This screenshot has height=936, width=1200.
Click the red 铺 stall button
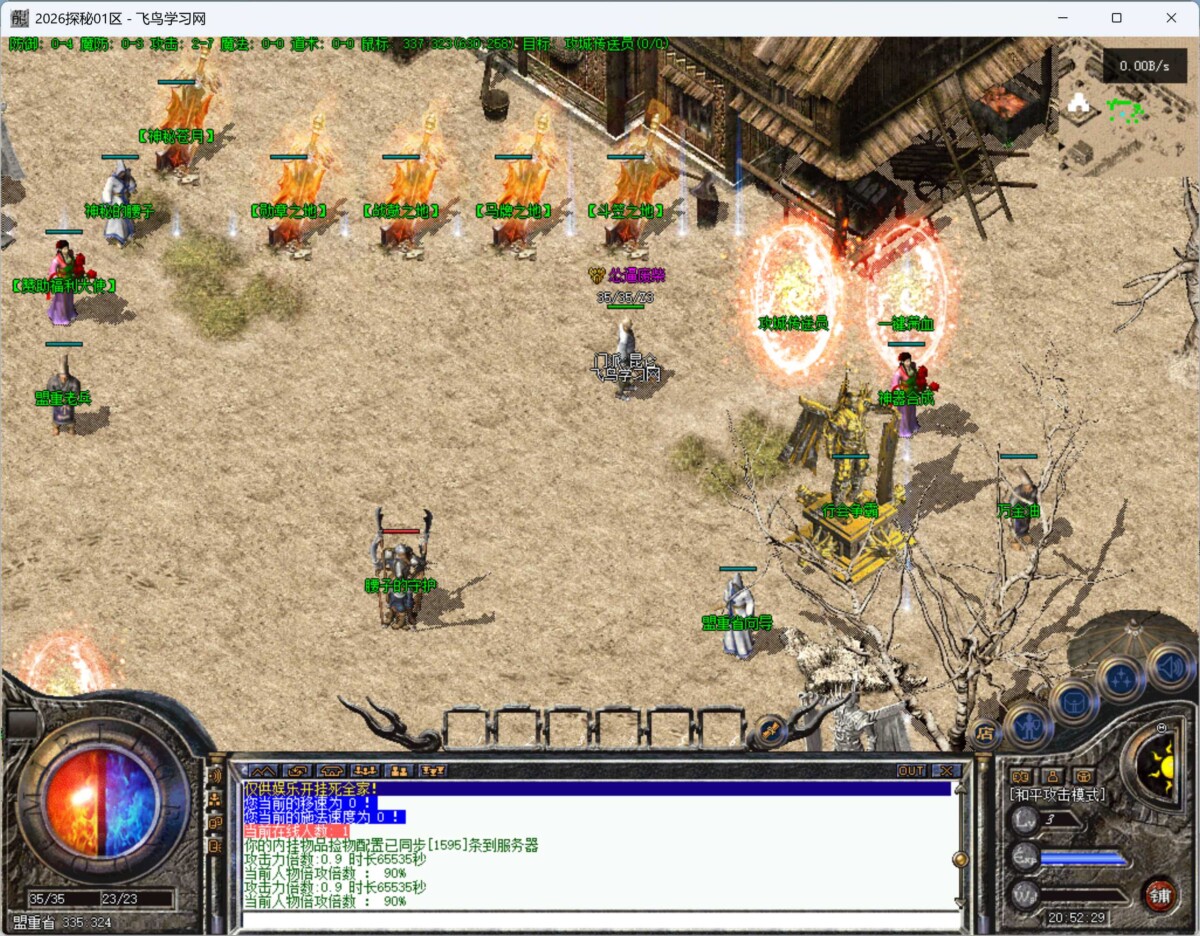click(x=1161, y=893)
